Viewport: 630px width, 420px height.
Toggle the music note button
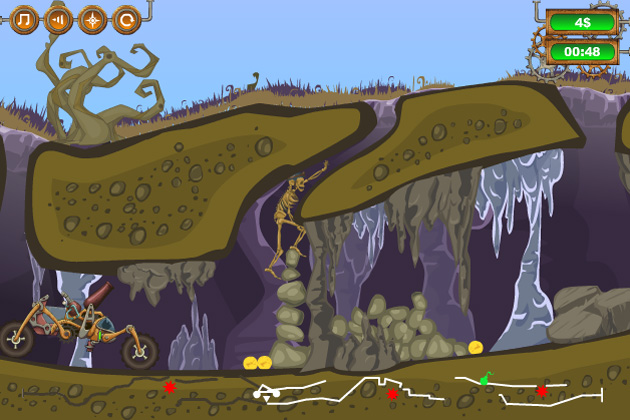24,19
